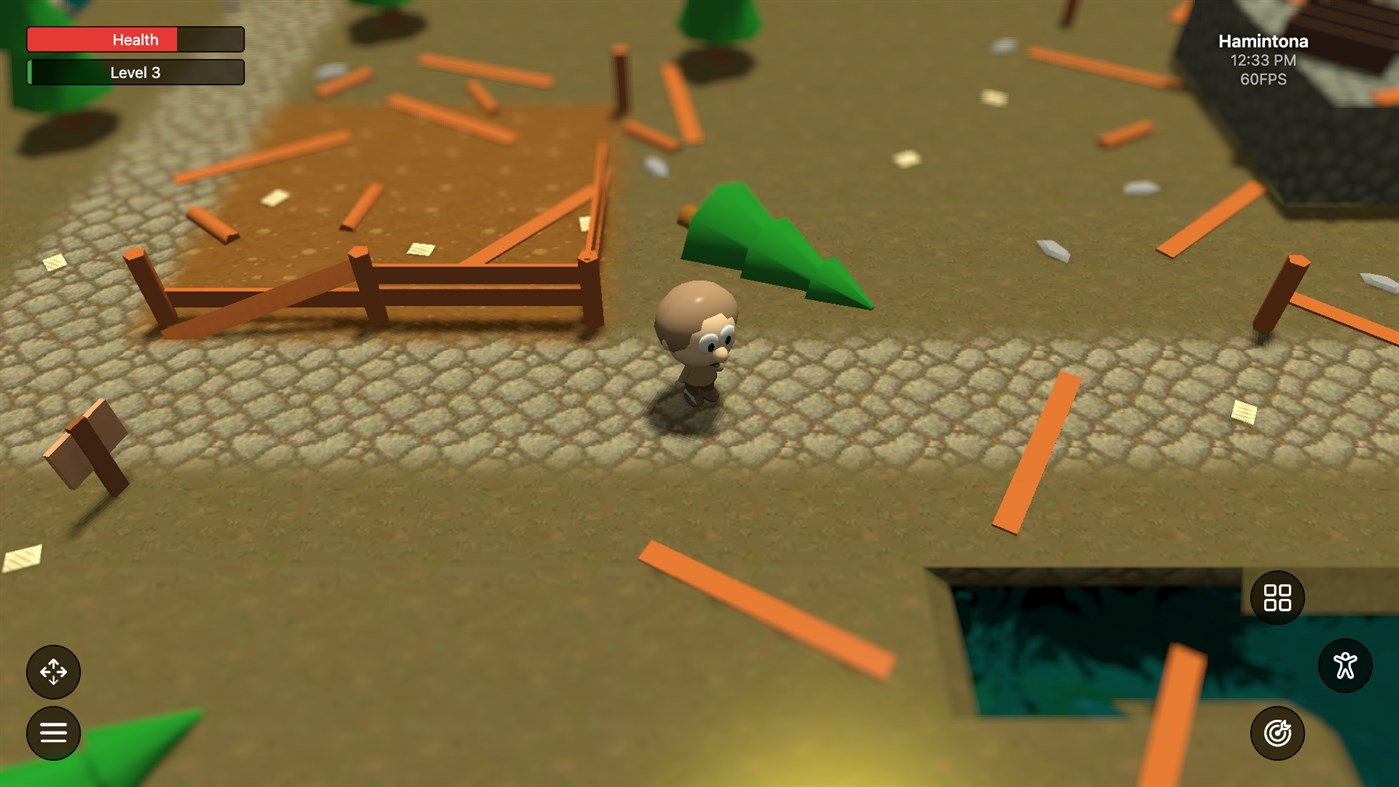Click the Hamintona location name

1262,40
